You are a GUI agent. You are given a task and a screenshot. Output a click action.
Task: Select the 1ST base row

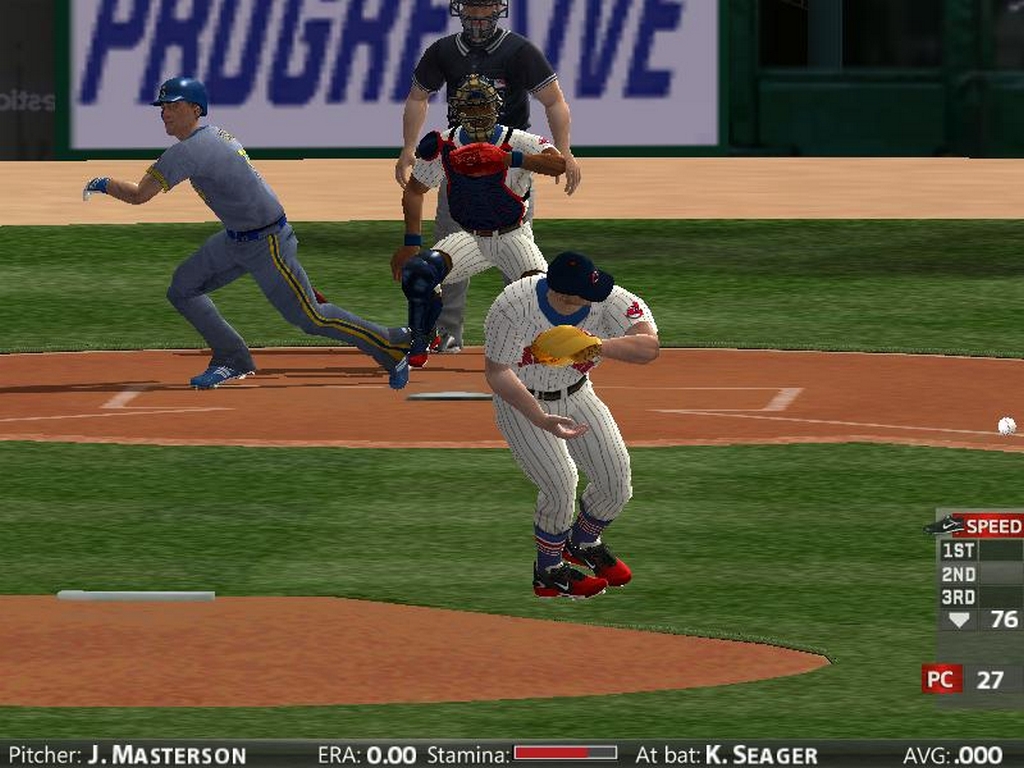[x=979, y=550]
